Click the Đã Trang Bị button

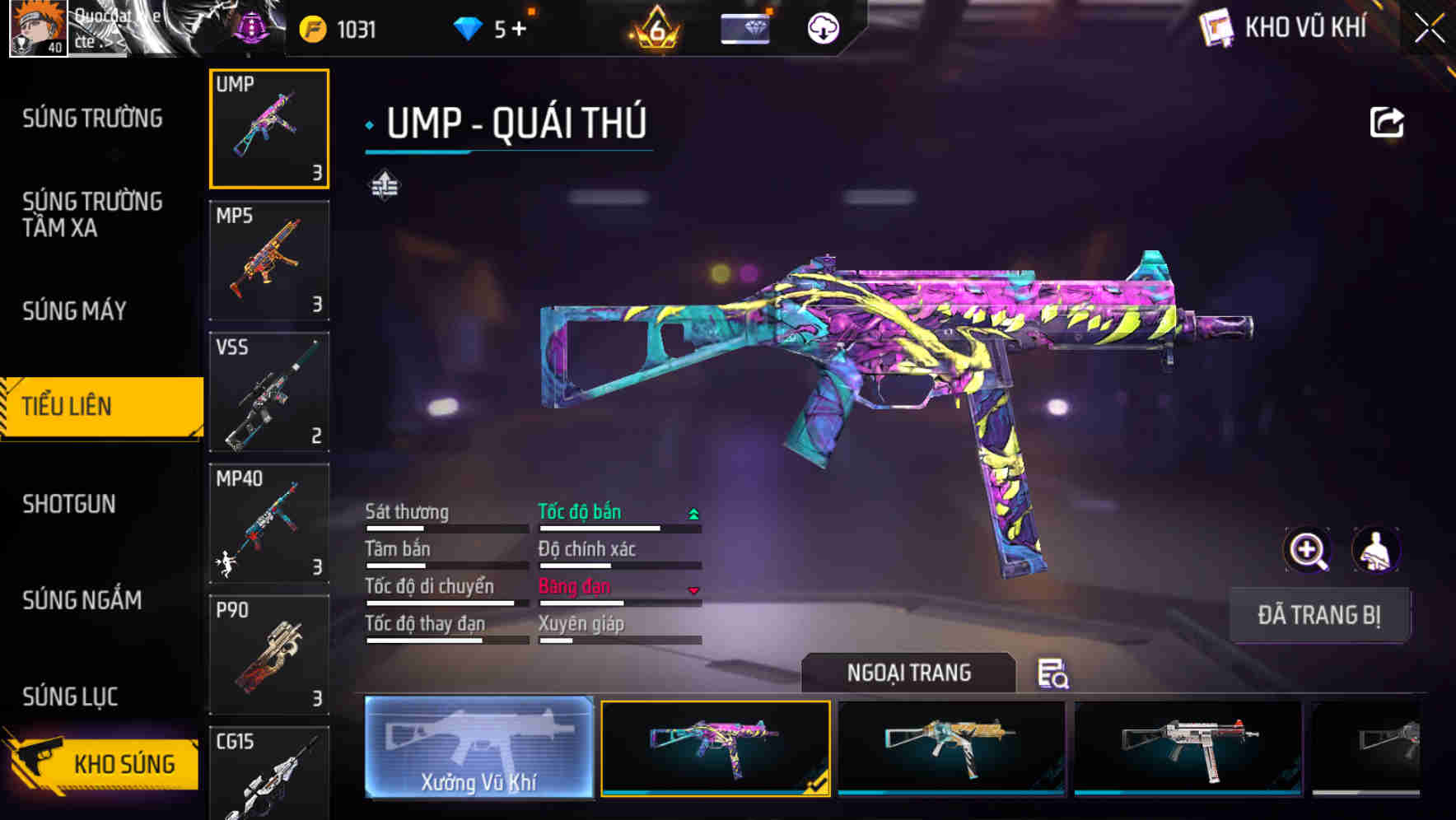click(1318, 615)
